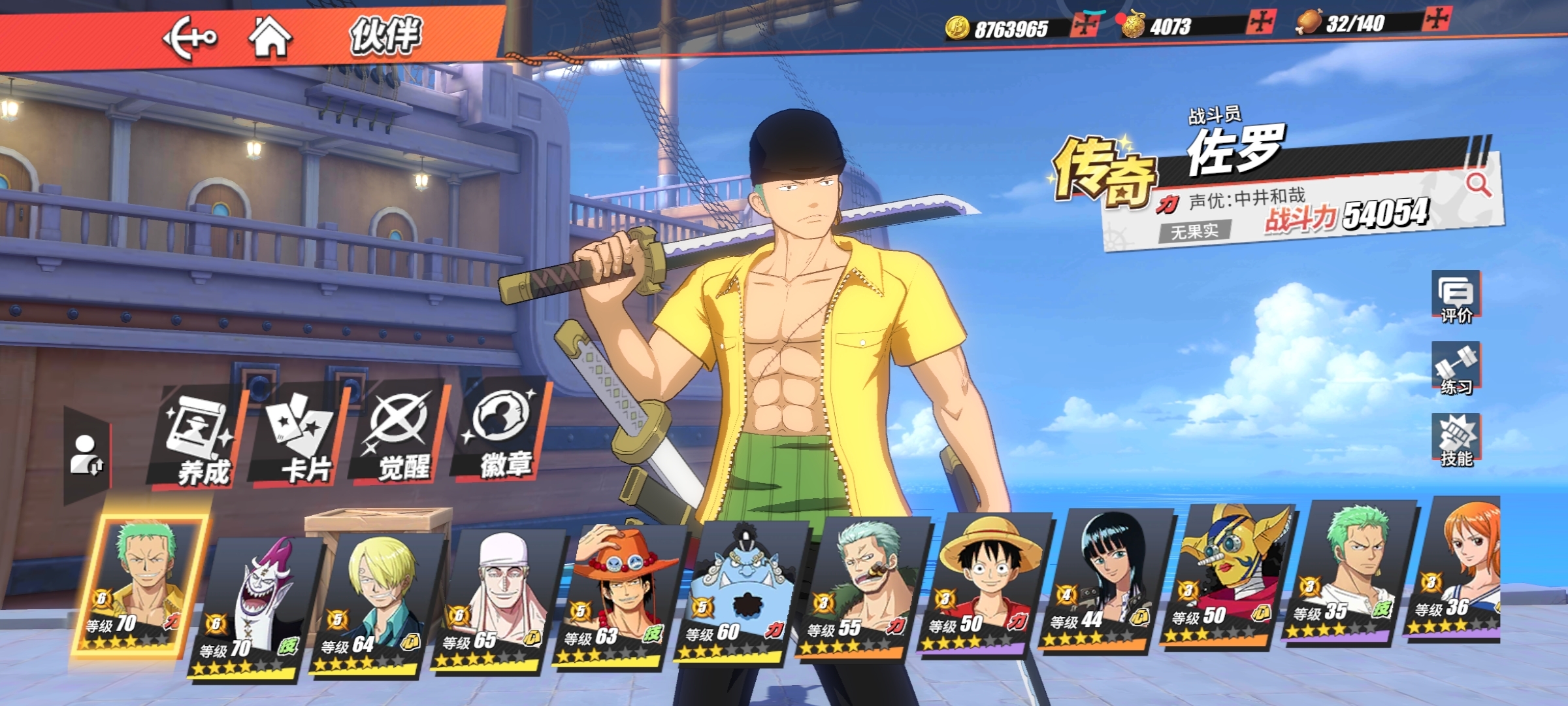Open the magnifier details for Zoro

1478,185
